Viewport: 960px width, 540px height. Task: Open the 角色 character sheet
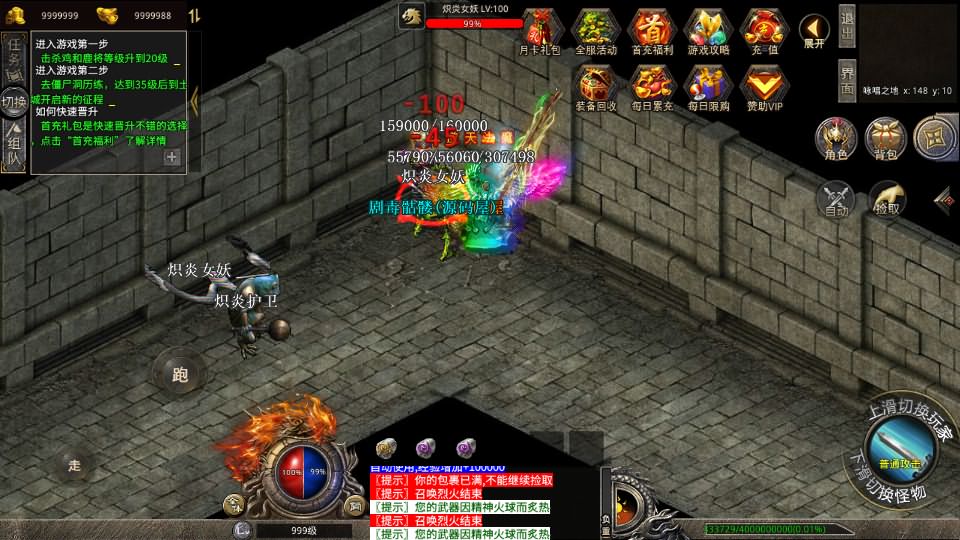[x=835, y=139]
